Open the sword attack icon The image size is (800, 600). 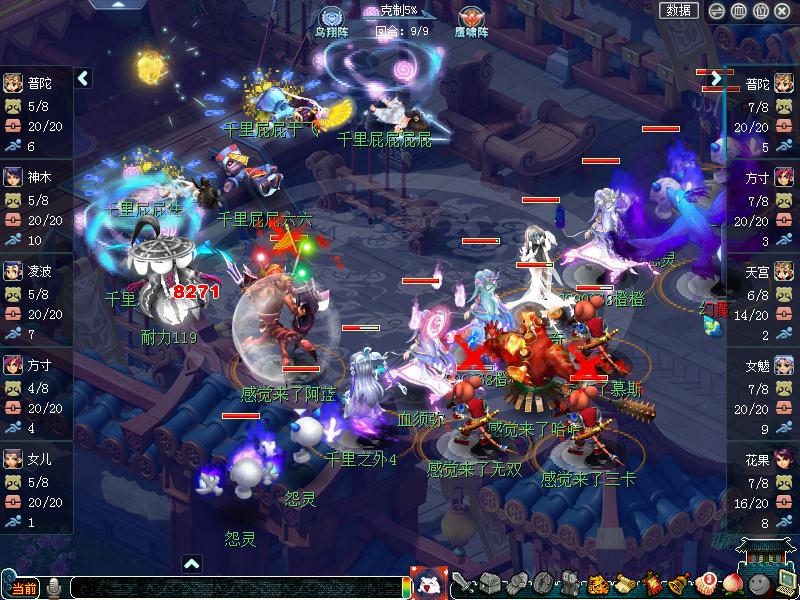tap(464, 584)
